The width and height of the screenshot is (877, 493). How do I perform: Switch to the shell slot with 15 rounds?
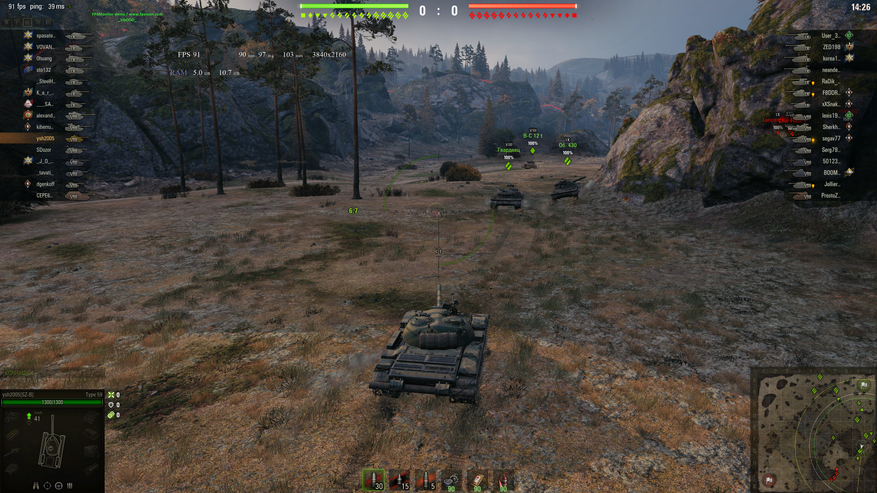point(399,481)
